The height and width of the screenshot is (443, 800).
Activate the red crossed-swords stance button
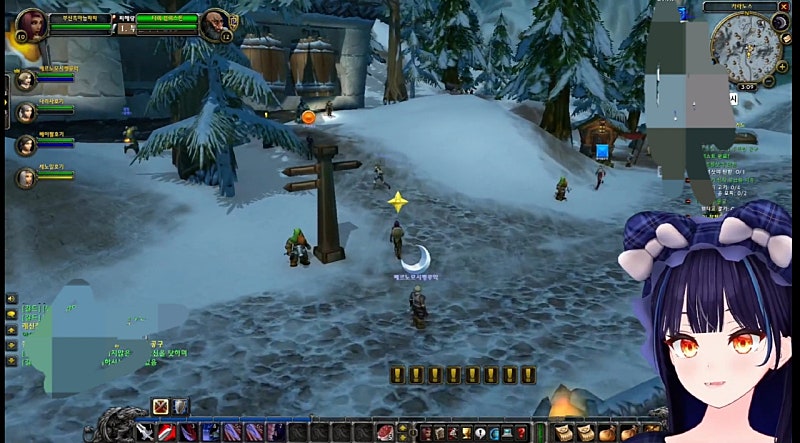[160, 406]
